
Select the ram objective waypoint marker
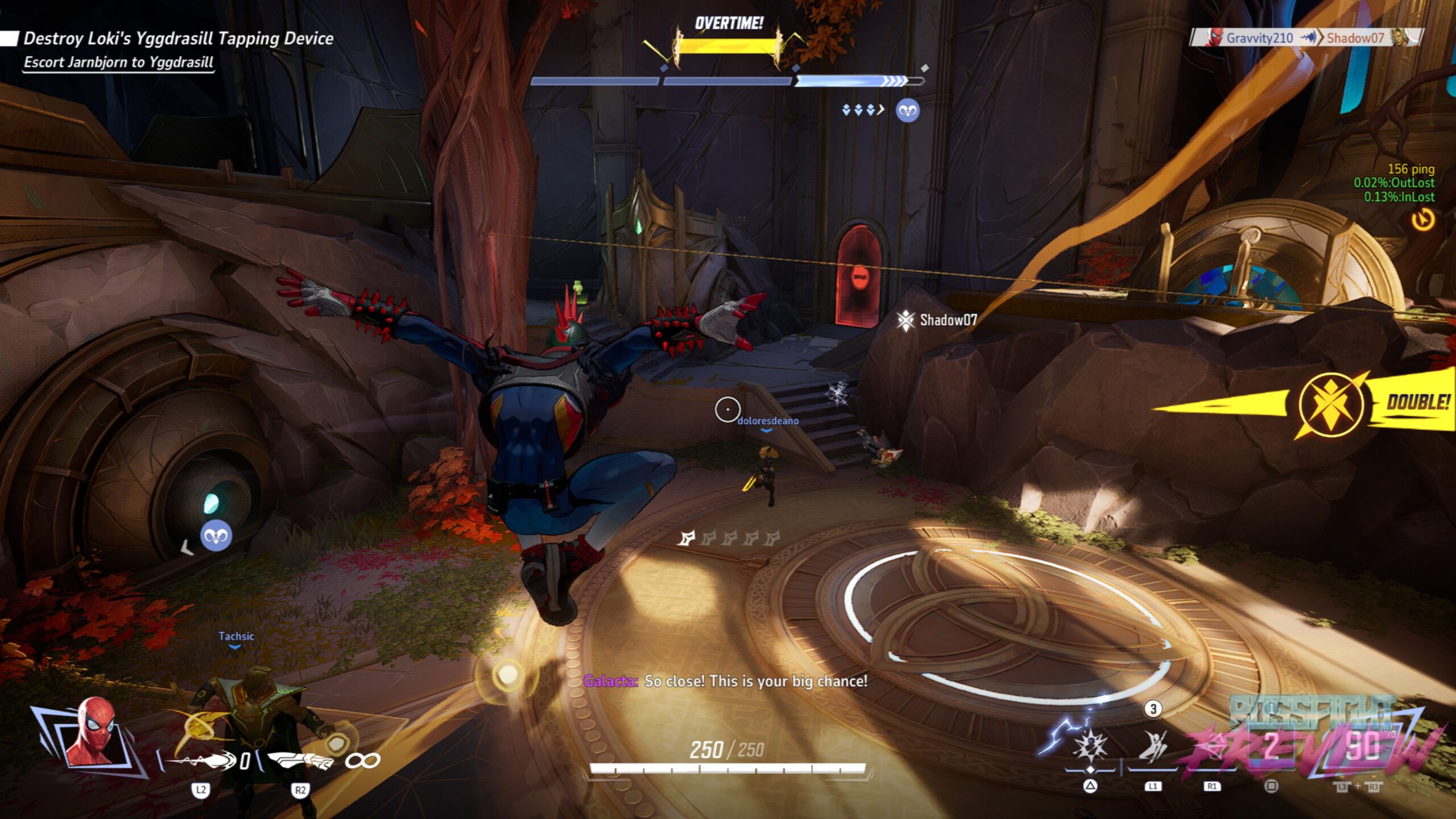(x=216, y=535)
